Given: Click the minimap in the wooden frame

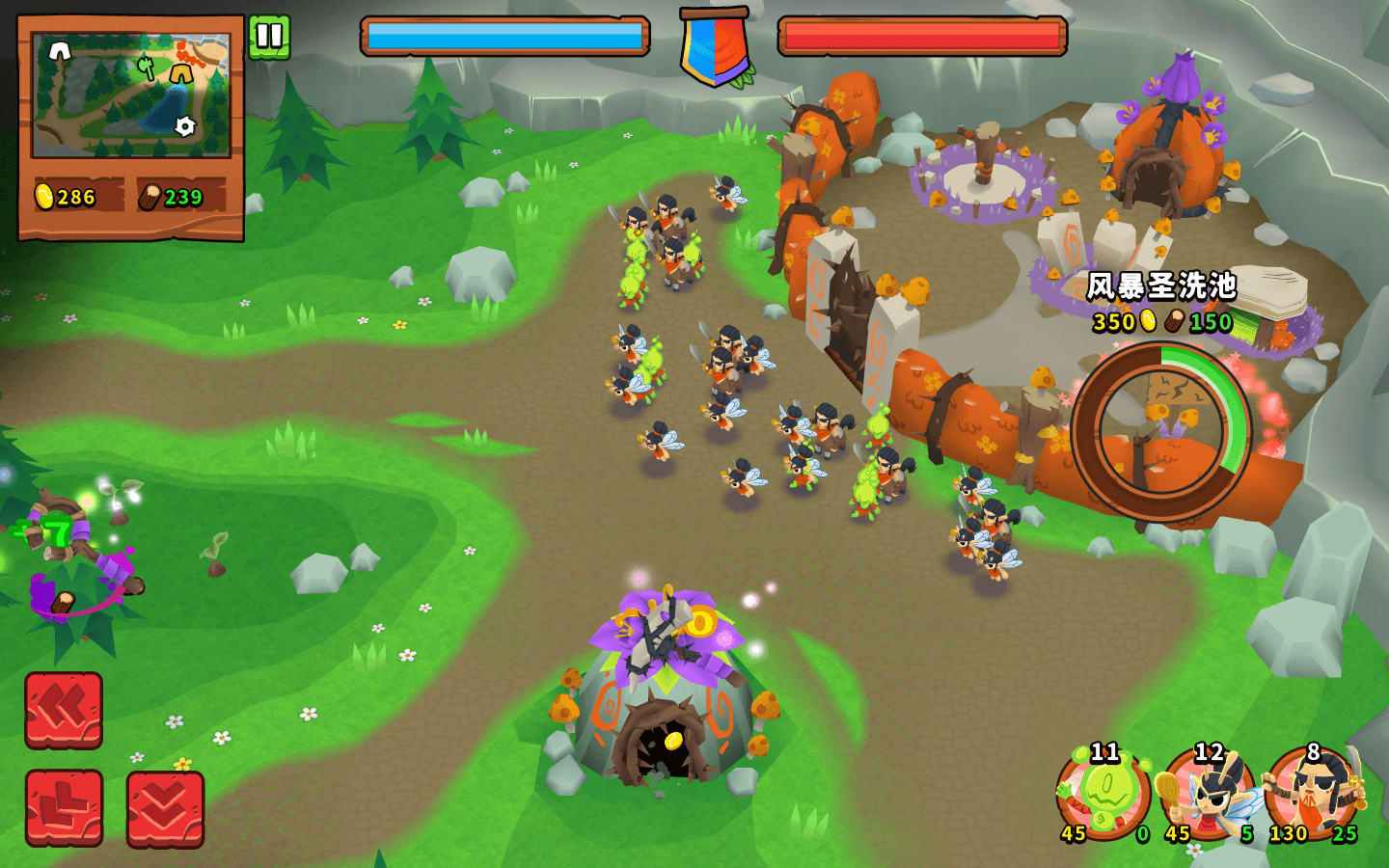Looking at the screenshot, I should [x=131, y=95].
